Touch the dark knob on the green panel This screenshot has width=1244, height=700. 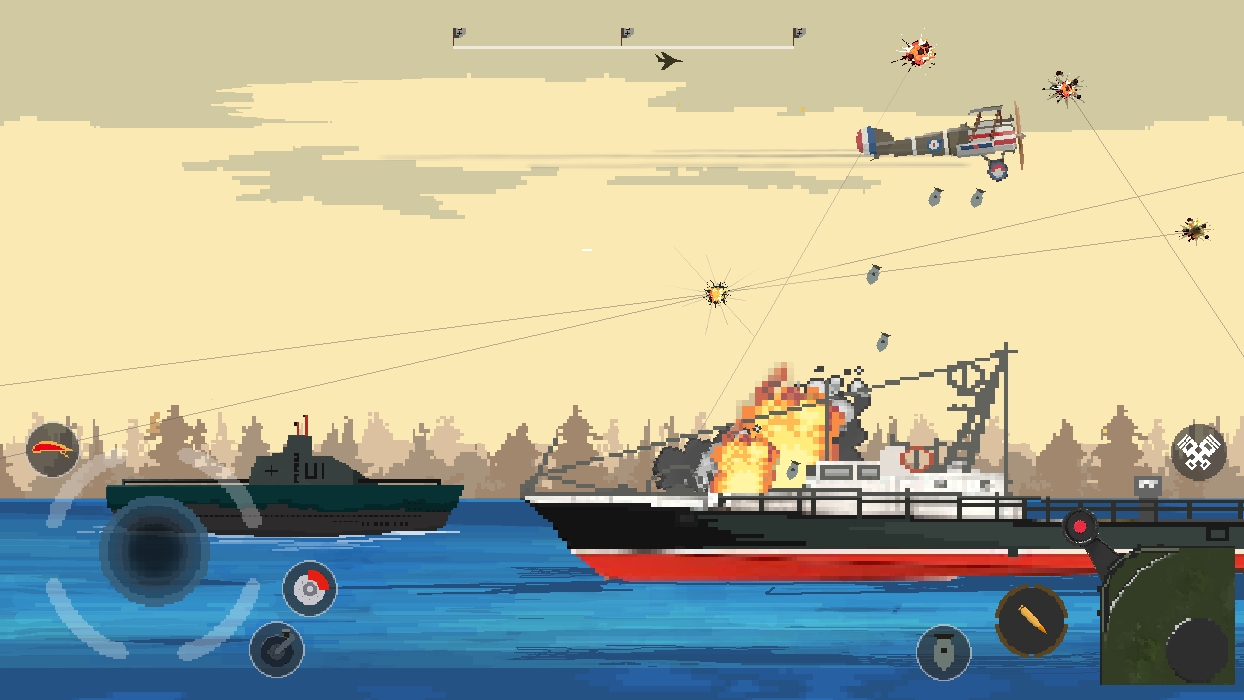click(1196, 649)
